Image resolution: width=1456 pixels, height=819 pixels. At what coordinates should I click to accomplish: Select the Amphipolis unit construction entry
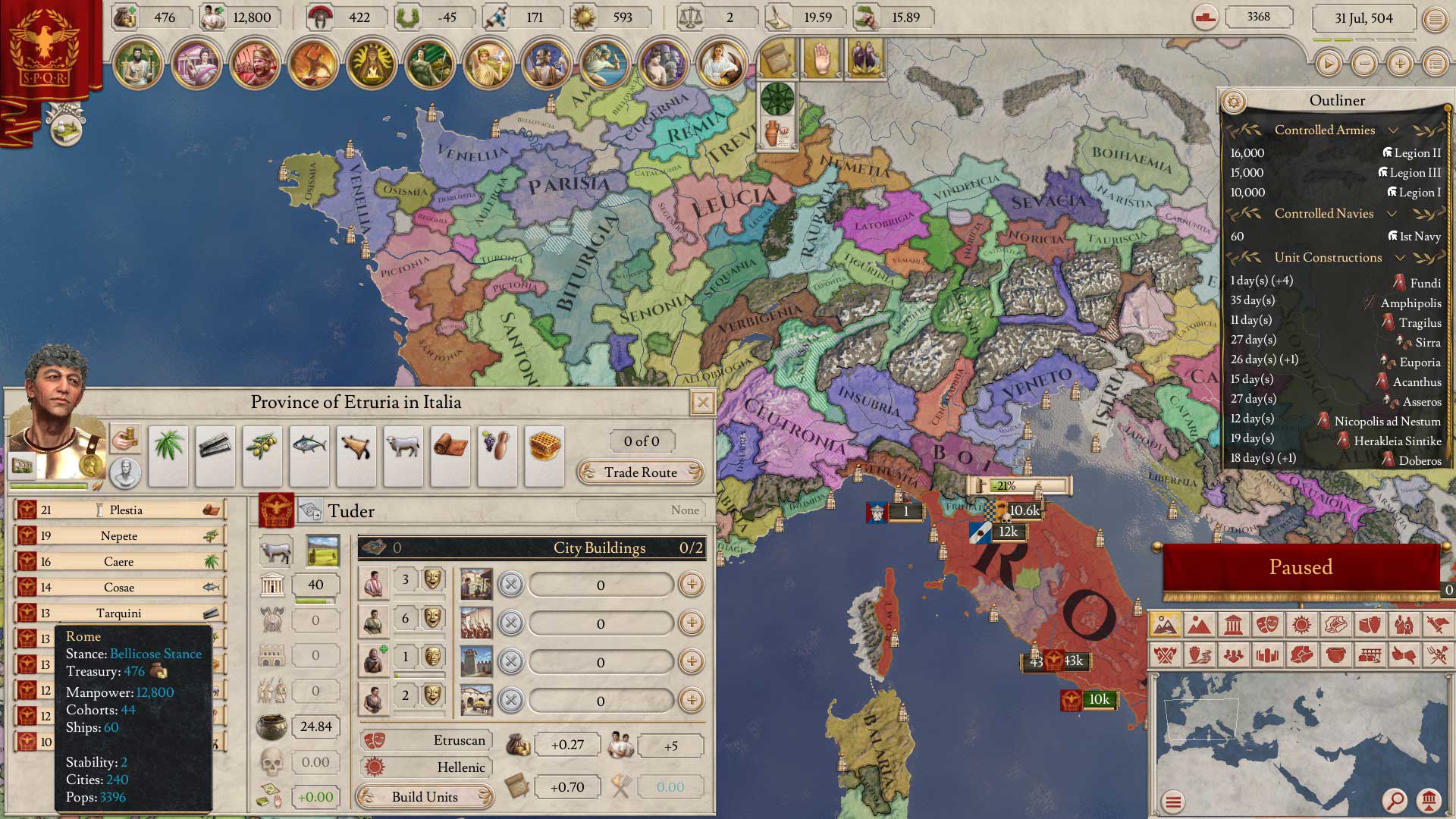(x=1410, y=303)
